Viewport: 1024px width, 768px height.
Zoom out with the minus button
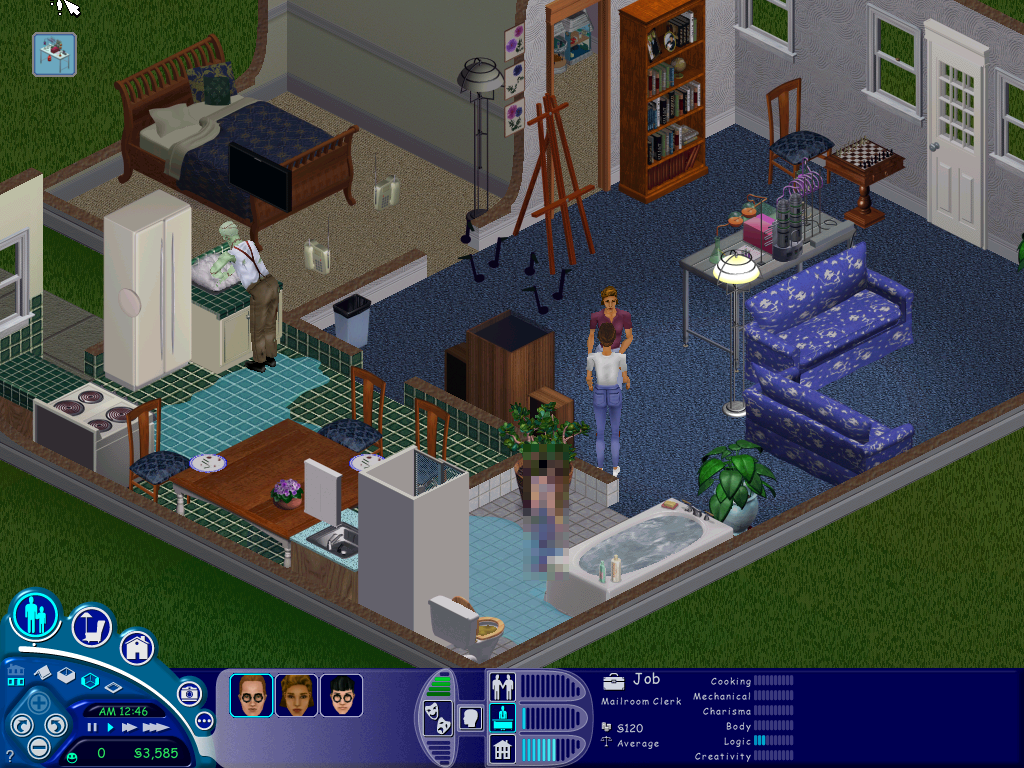39,746
